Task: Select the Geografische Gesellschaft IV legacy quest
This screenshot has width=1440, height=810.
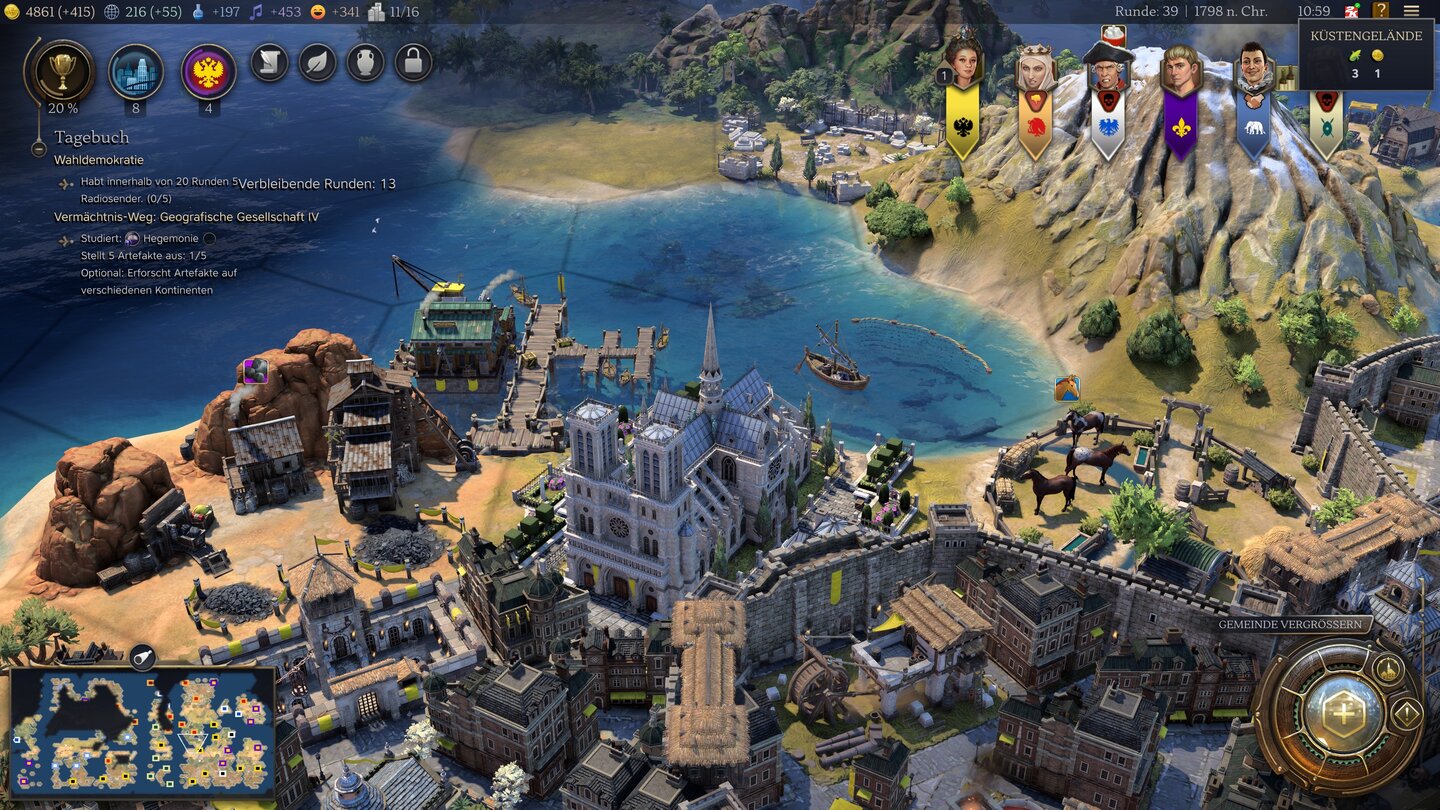Action: [x=186, y=217]
